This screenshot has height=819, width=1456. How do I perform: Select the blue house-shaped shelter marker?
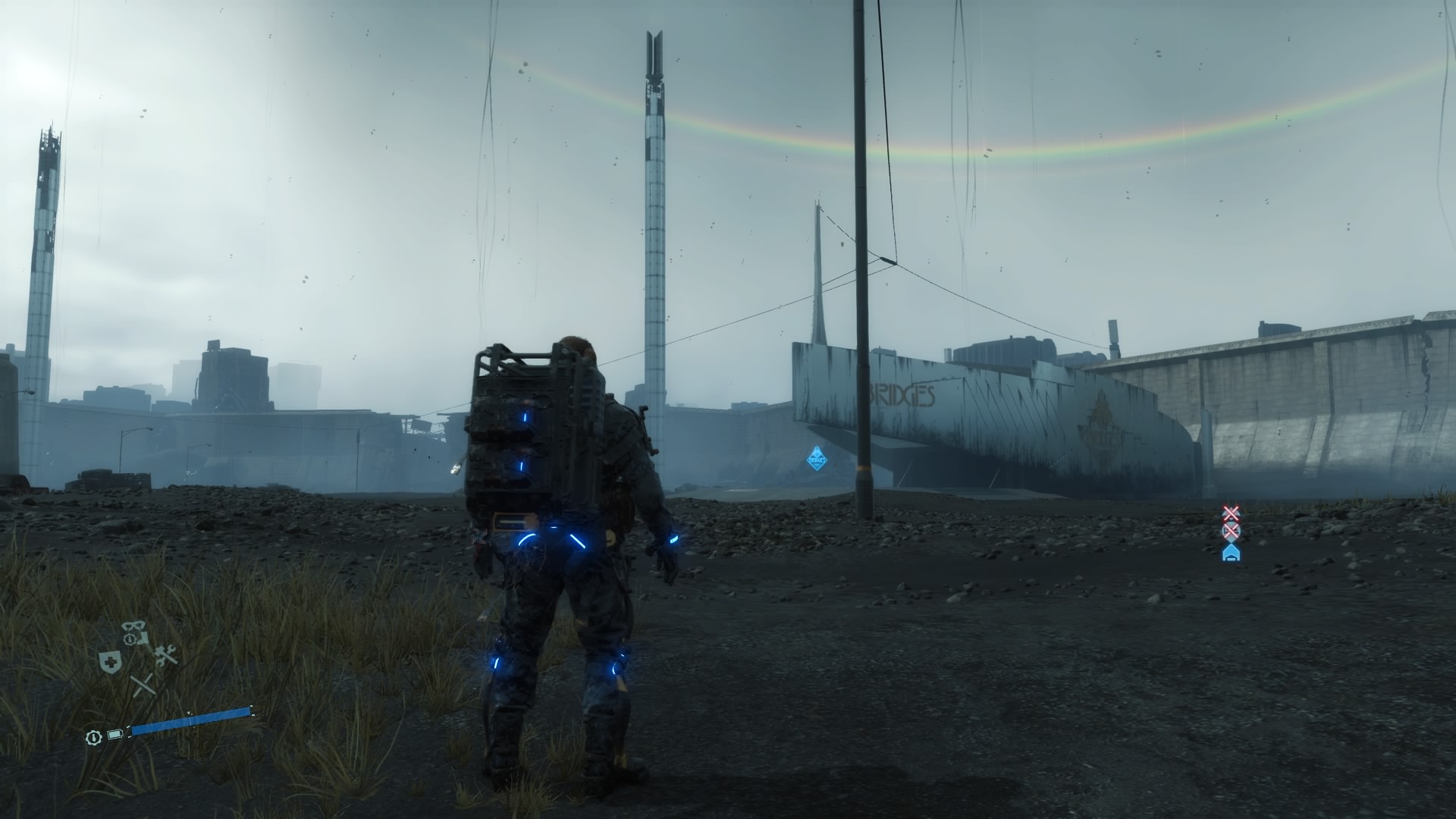tap(1232, 553)
